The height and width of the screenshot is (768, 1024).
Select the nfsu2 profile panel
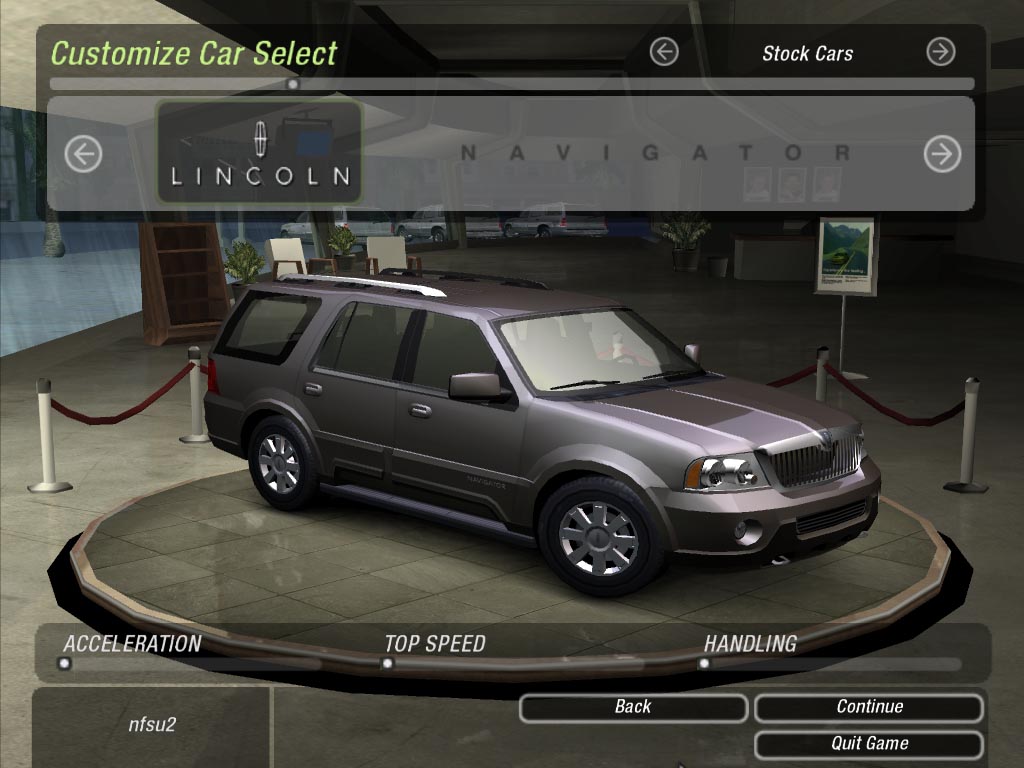point(152,724)
